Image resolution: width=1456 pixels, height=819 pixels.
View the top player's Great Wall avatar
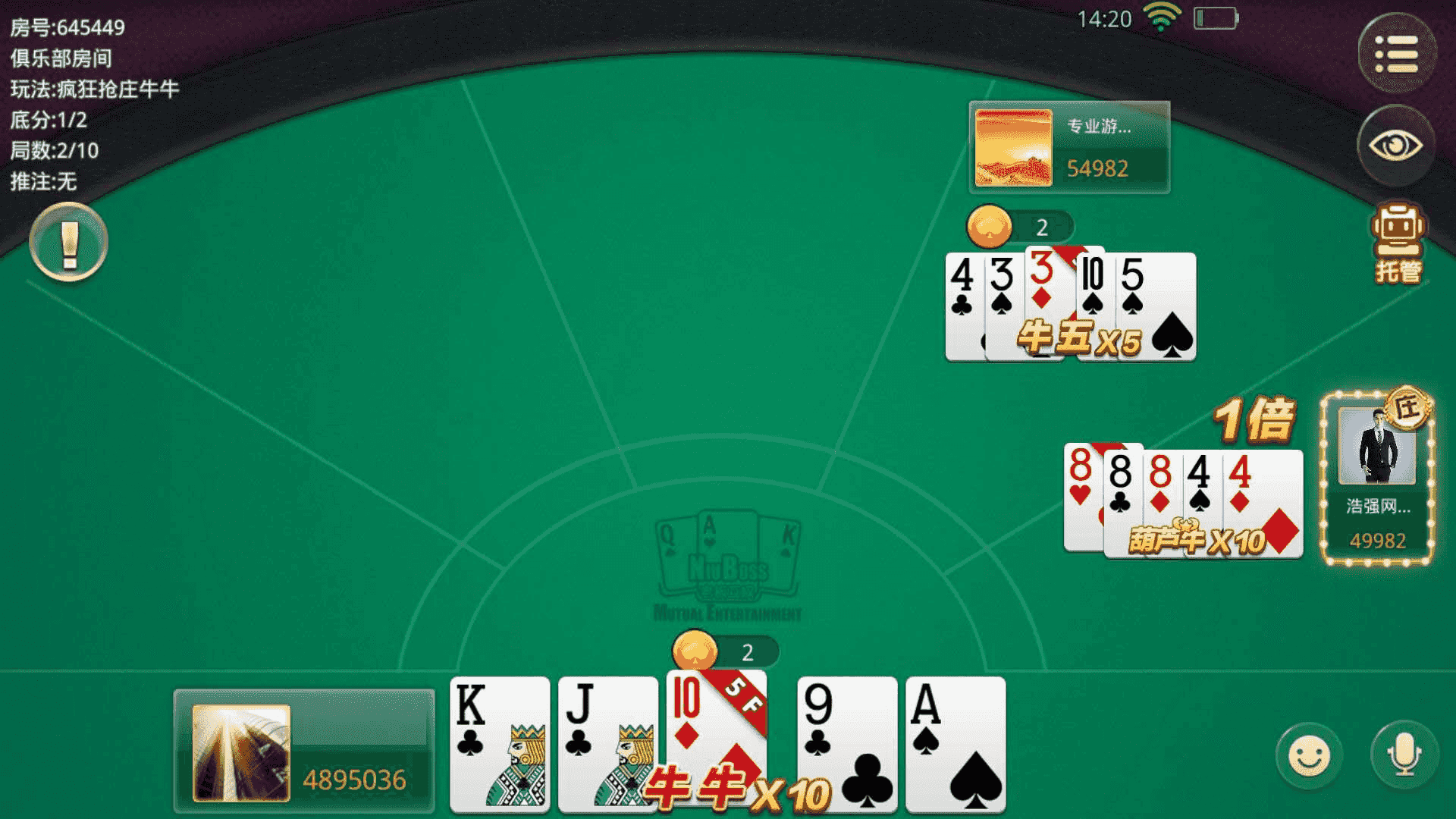[1013, 148]
